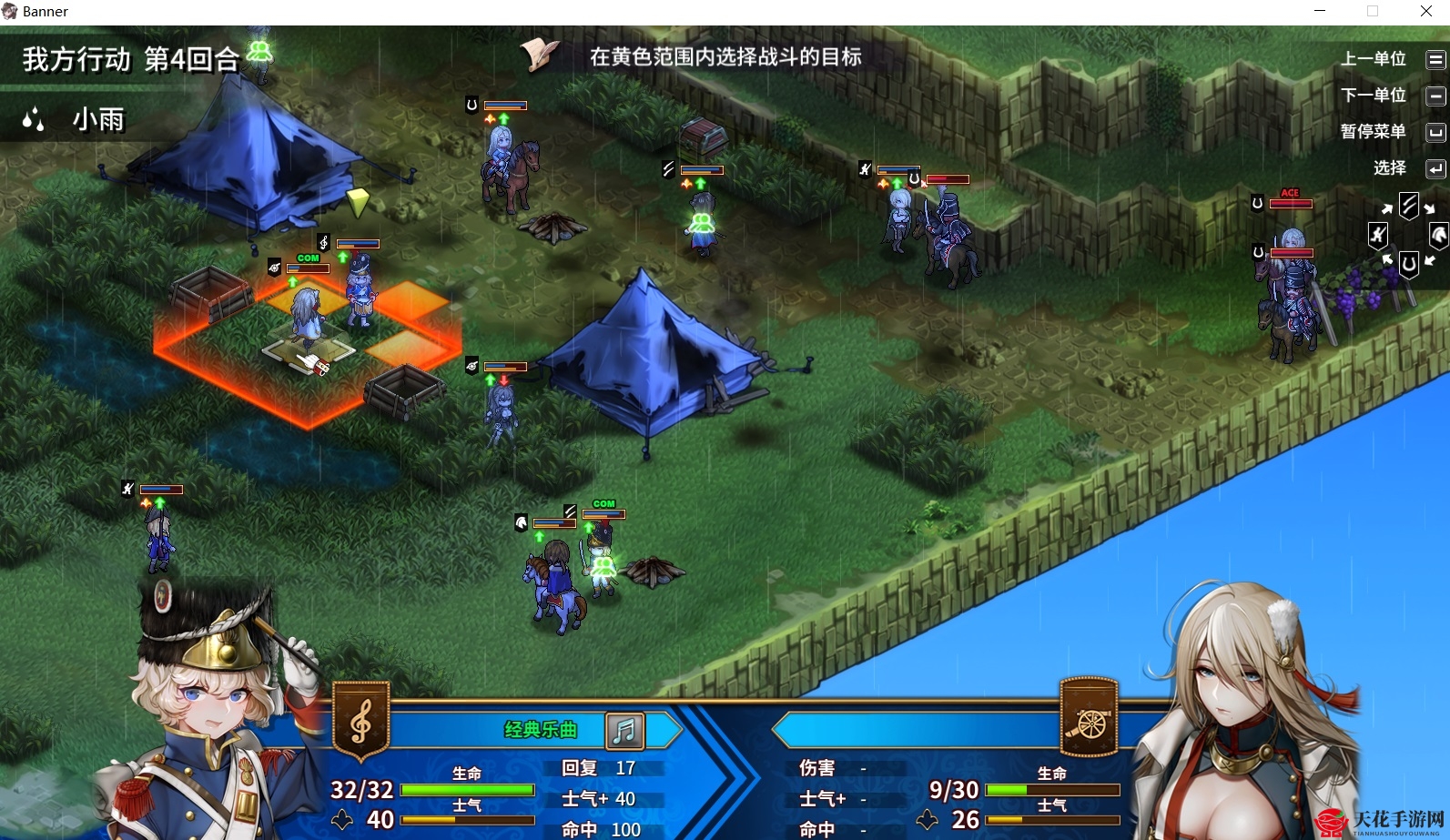
Task: Minimize the Banner window
Action: pyautogui.click(x=1320, y=12)
